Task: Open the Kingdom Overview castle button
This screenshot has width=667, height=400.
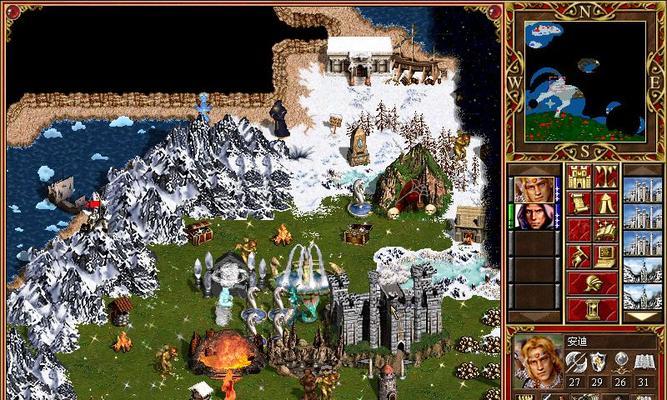Action: [x=579, y=178]
